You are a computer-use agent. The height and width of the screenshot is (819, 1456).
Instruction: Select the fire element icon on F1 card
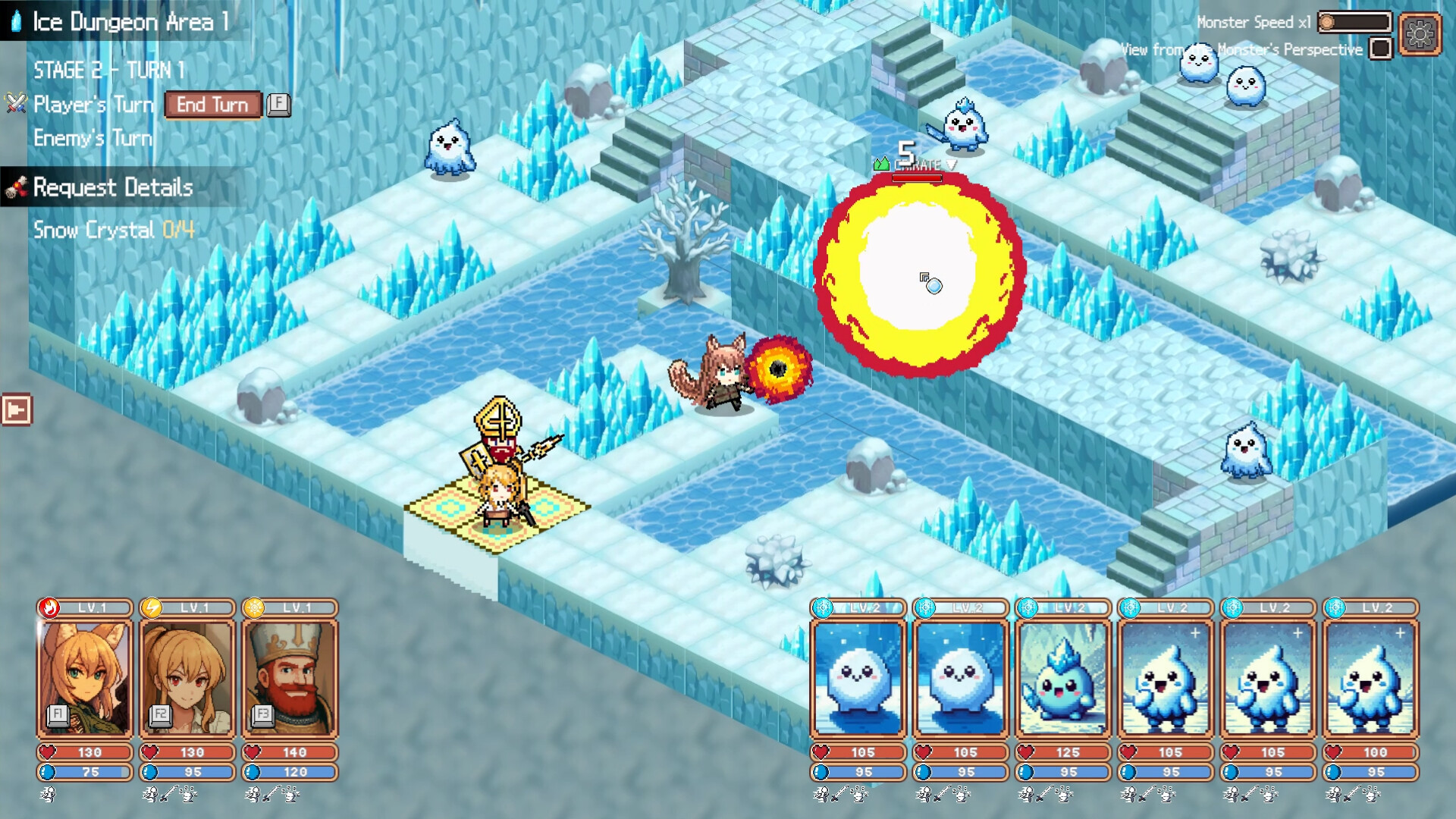[47, 607]
